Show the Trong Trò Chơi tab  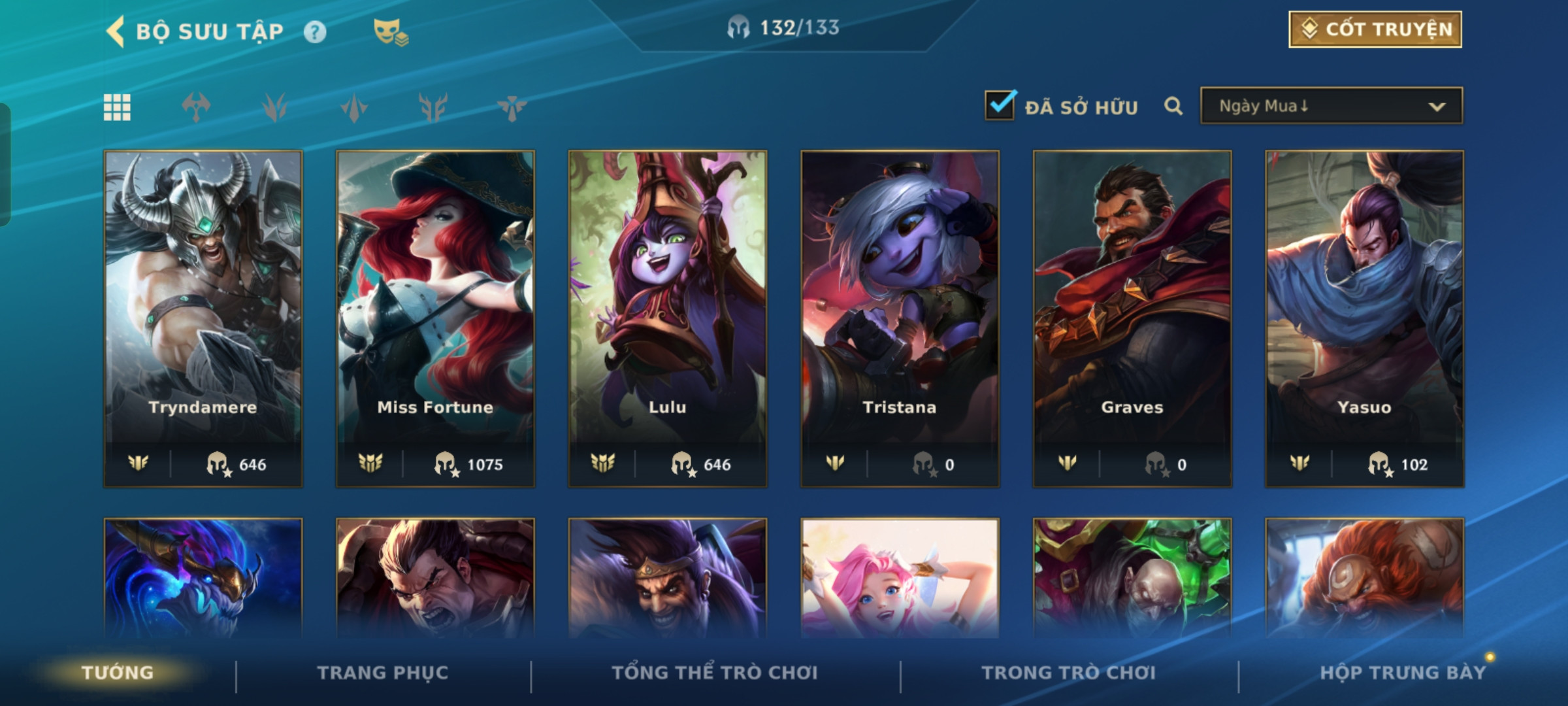tap(1069, 672)
